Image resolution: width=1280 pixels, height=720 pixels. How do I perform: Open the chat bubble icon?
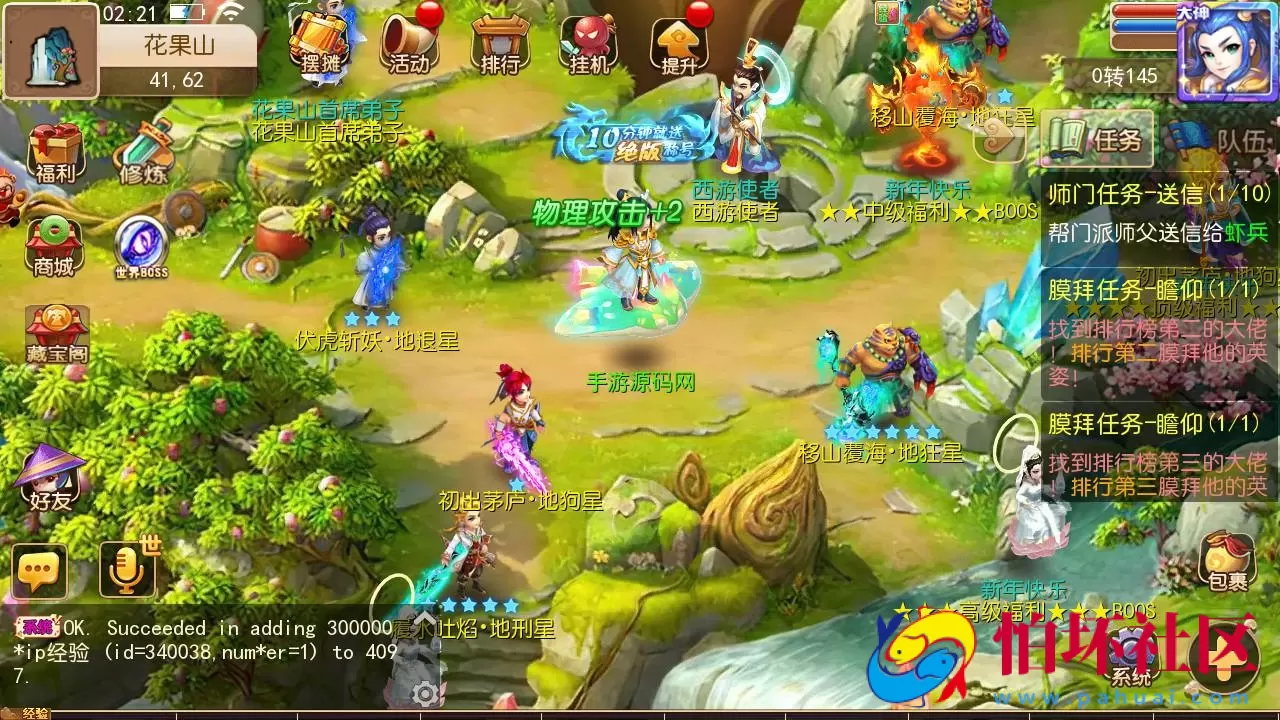(x=38, y=573)
